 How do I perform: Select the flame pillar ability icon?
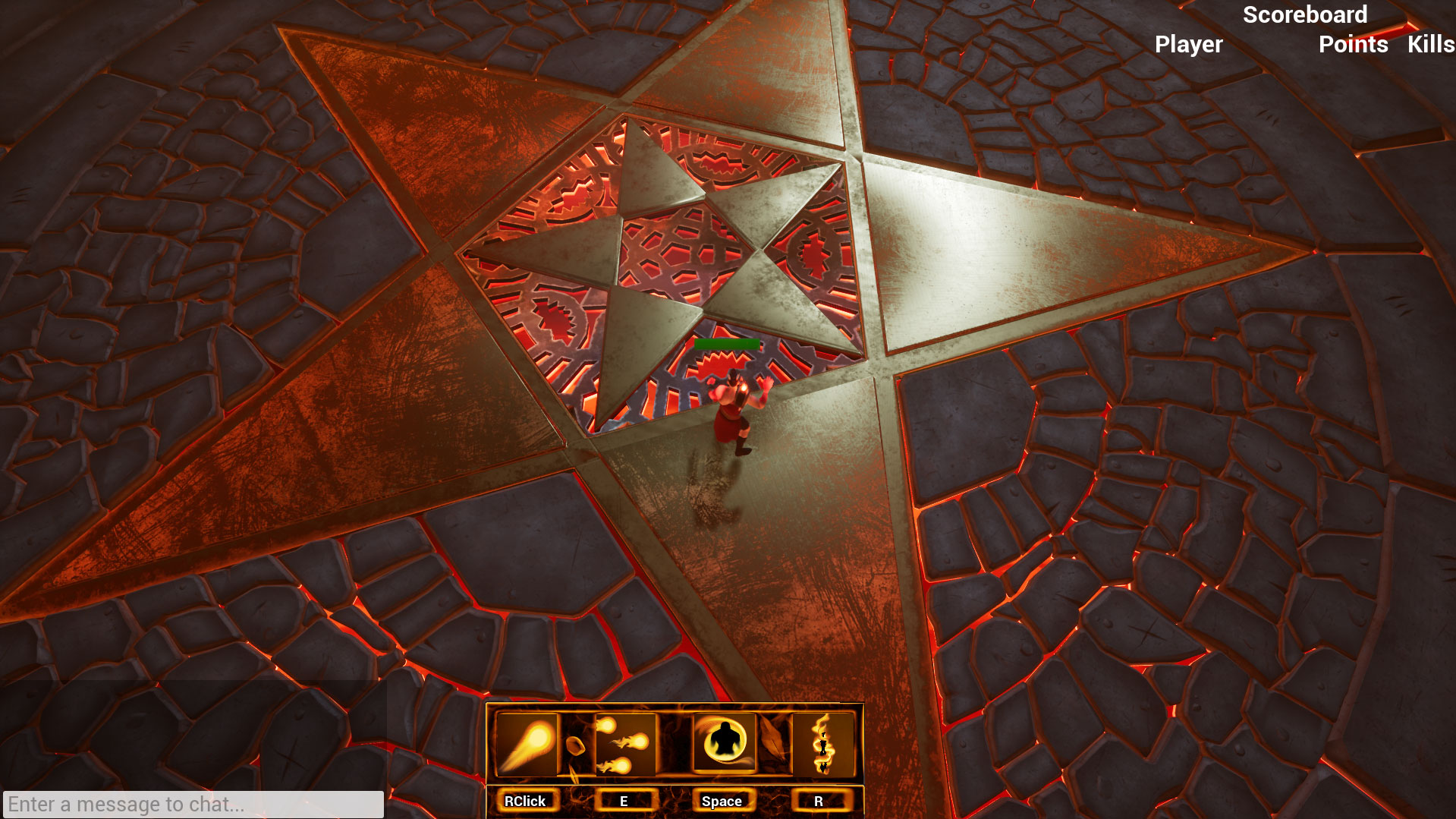(822, 744)
